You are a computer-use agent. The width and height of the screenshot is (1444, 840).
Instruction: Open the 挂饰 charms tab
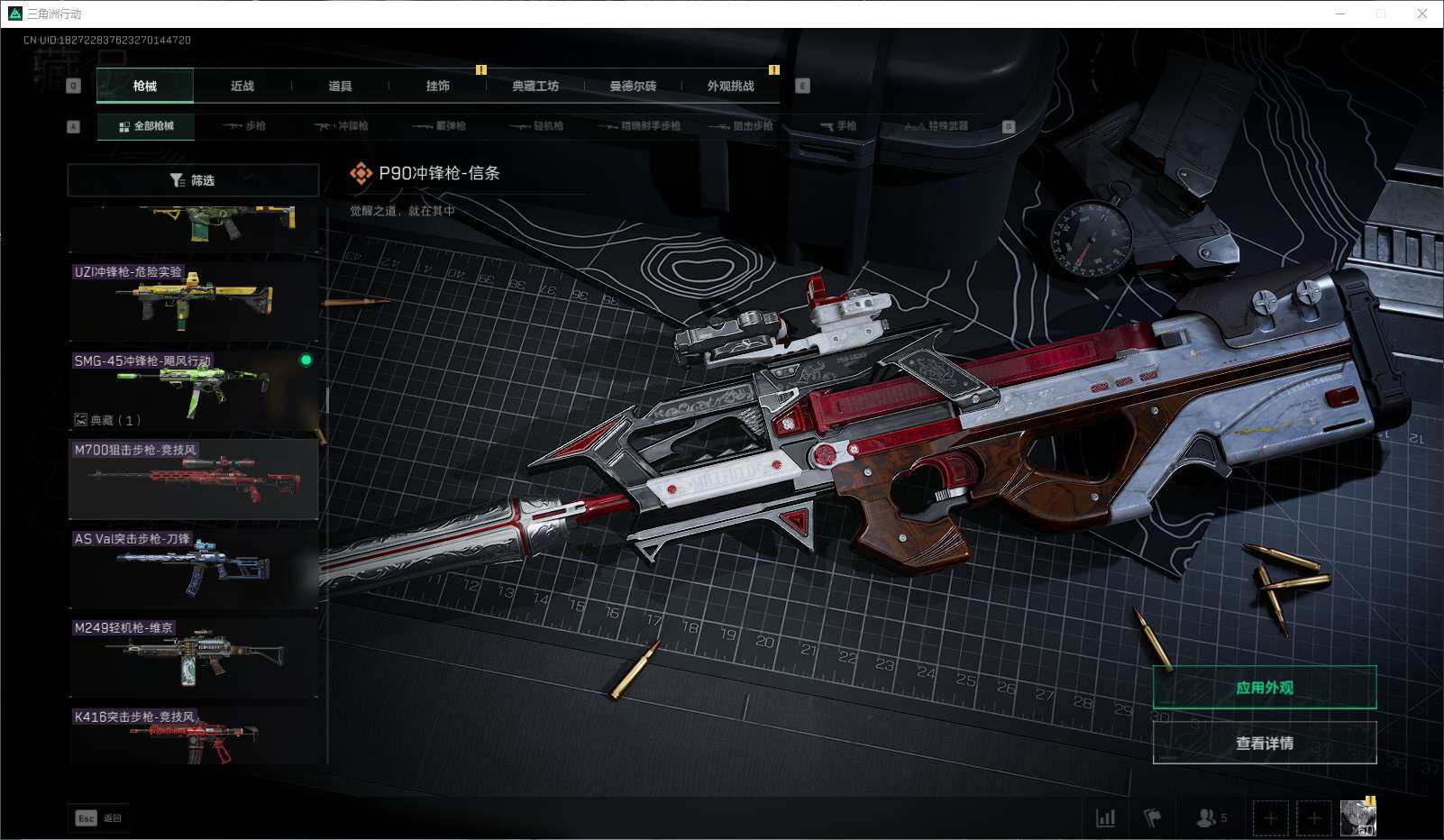[x=438, y=87]
